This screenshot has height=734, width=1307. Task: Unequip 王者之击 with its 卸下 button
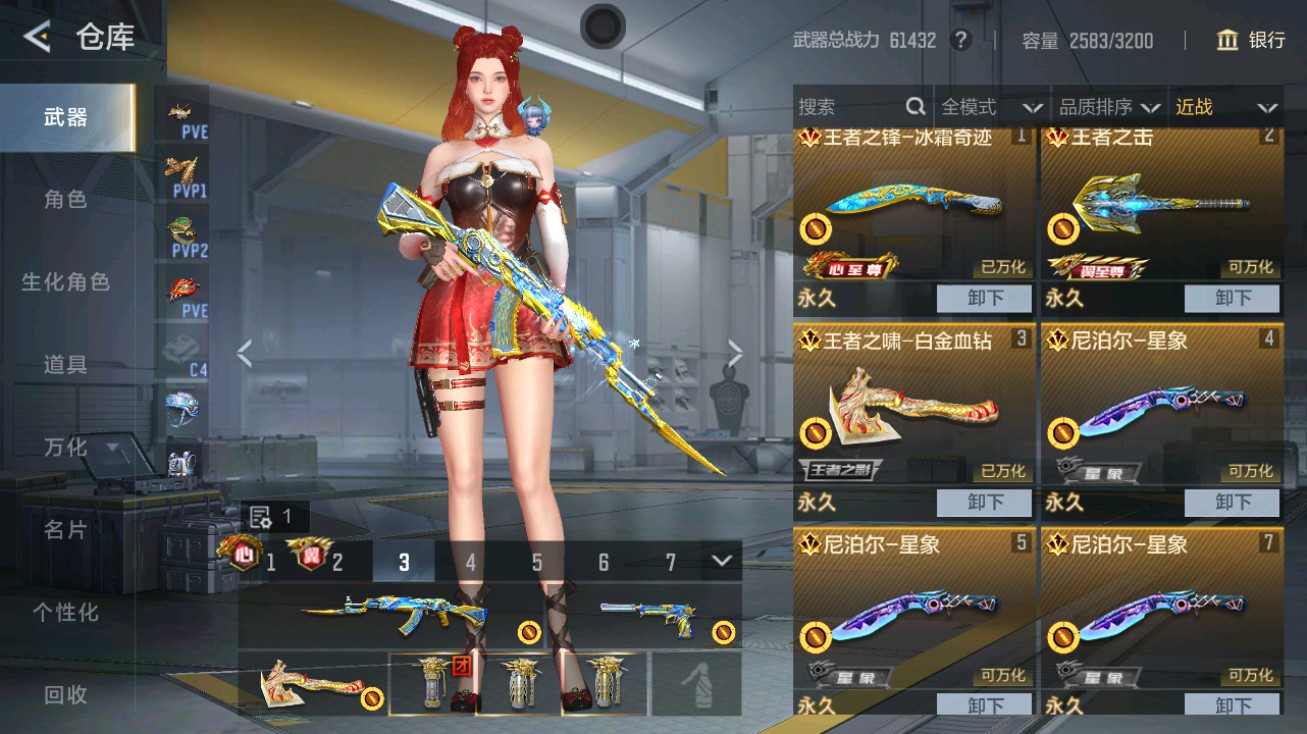click(x=1233, y=298)
